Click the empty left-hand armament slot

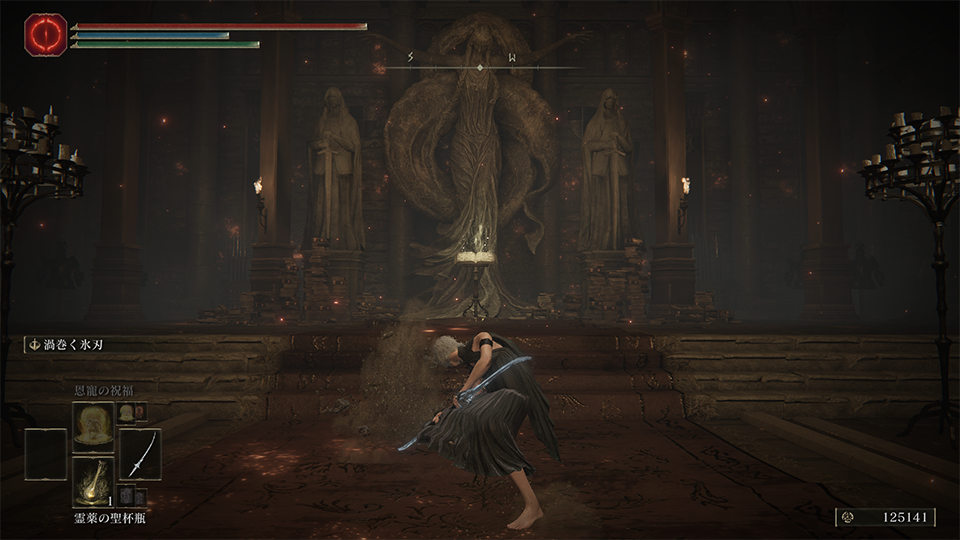coord(46,454)
